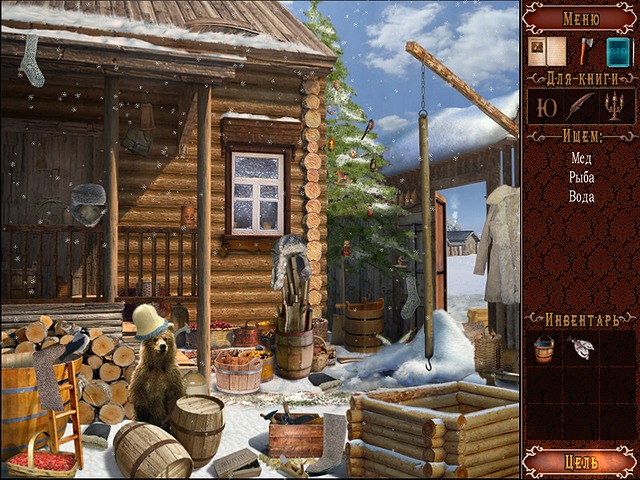This screenshot has width=640, height=480.
Task: Pick the feather quill book slot
Action: coord(581,107)
